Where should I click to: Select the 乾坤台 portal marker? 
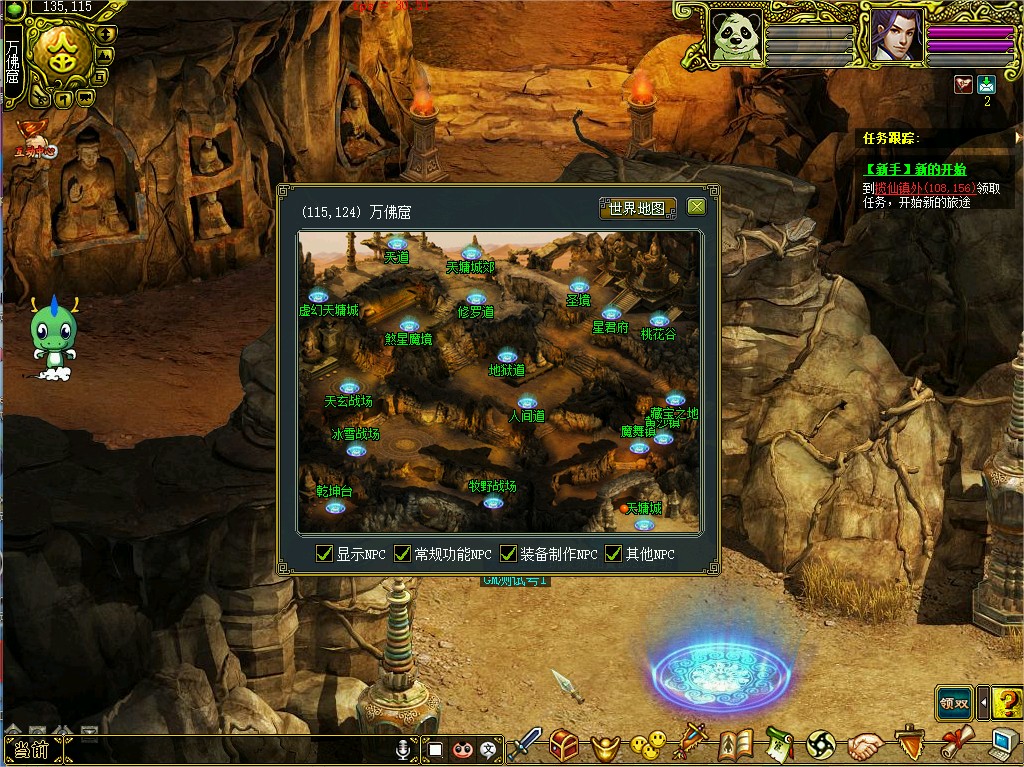tap(335, 507)
